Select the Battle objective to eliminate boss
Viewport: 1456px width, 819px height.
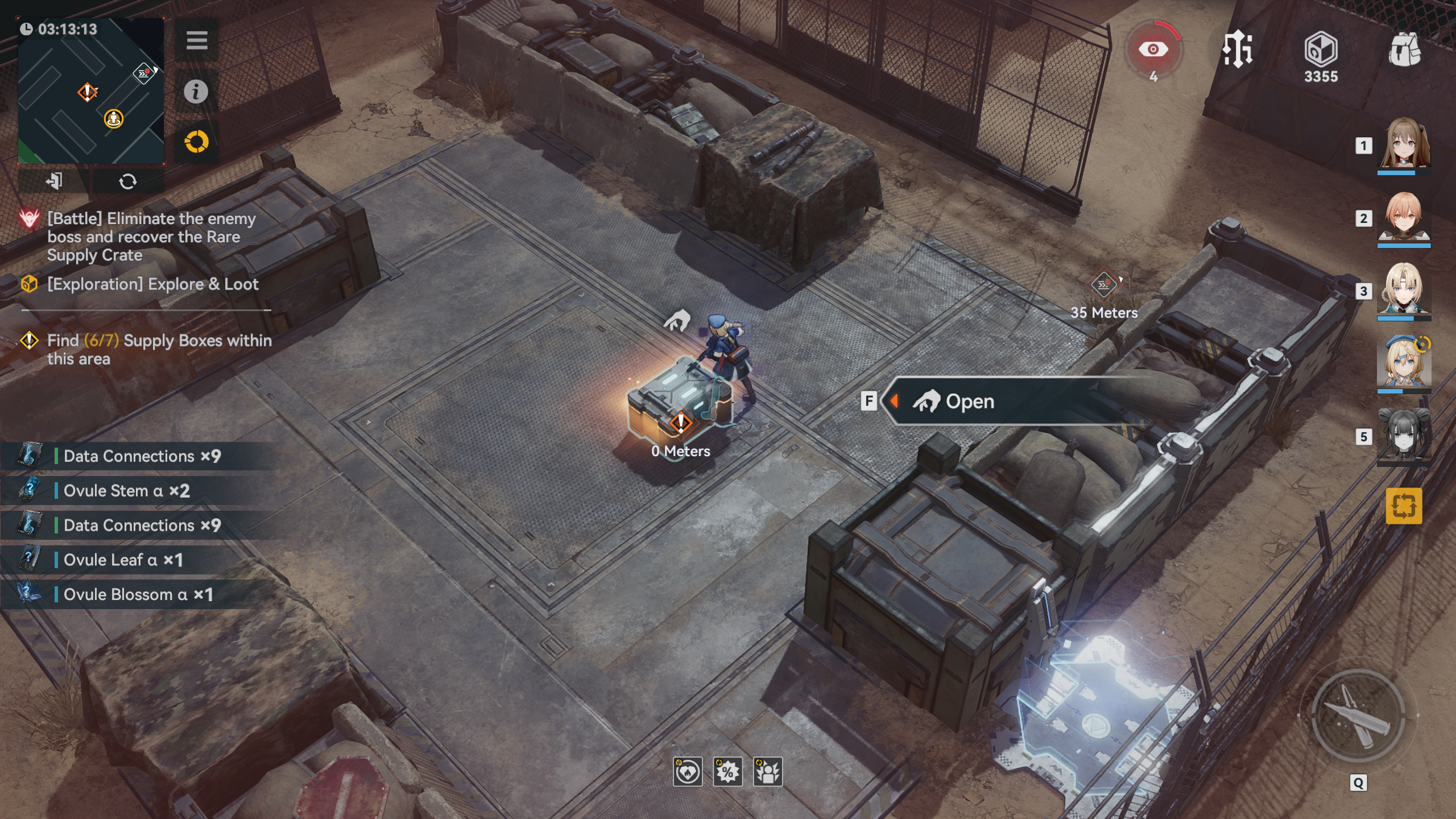(151, 237)
